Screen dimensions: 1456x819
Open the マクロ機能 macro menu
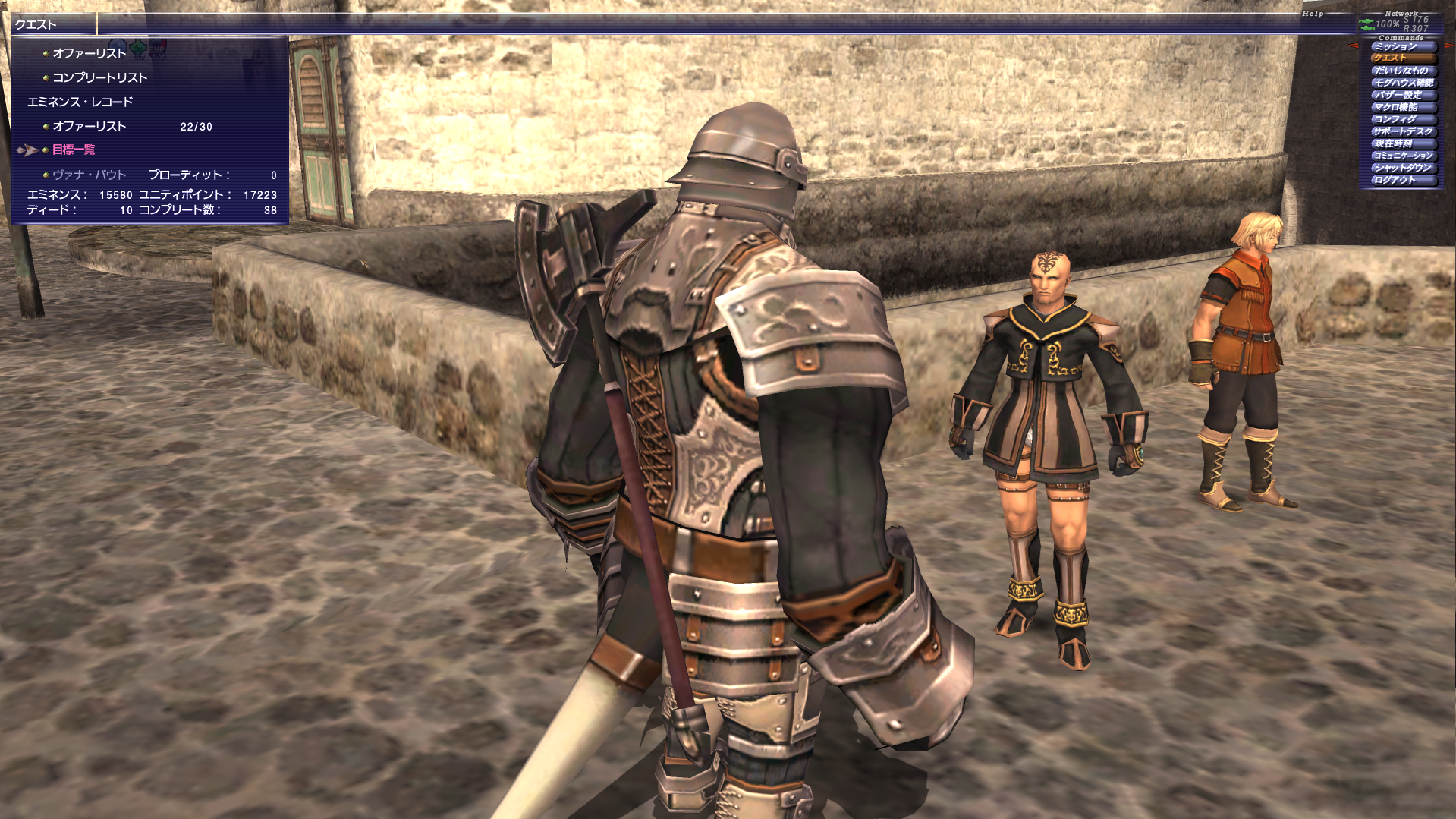tap(1402, 107)
